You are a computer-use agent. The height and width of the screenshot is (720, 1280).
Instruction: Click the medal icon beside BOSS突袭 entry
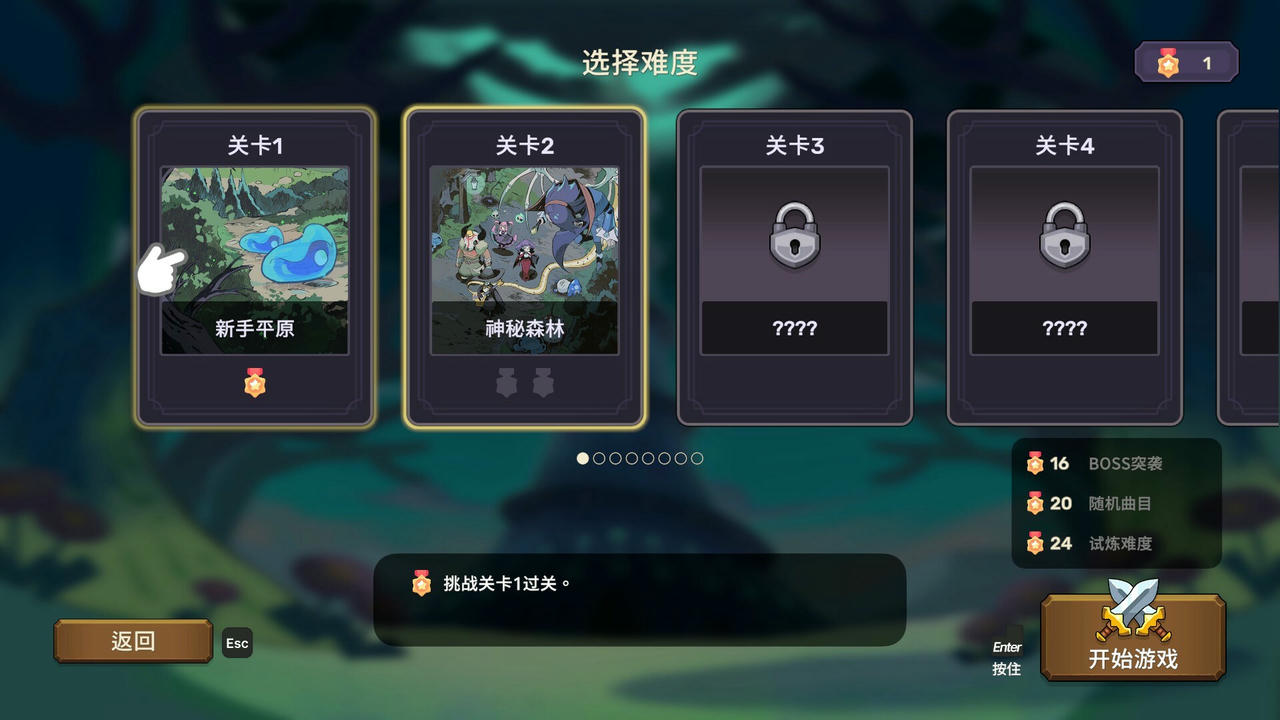point(1033,464)
